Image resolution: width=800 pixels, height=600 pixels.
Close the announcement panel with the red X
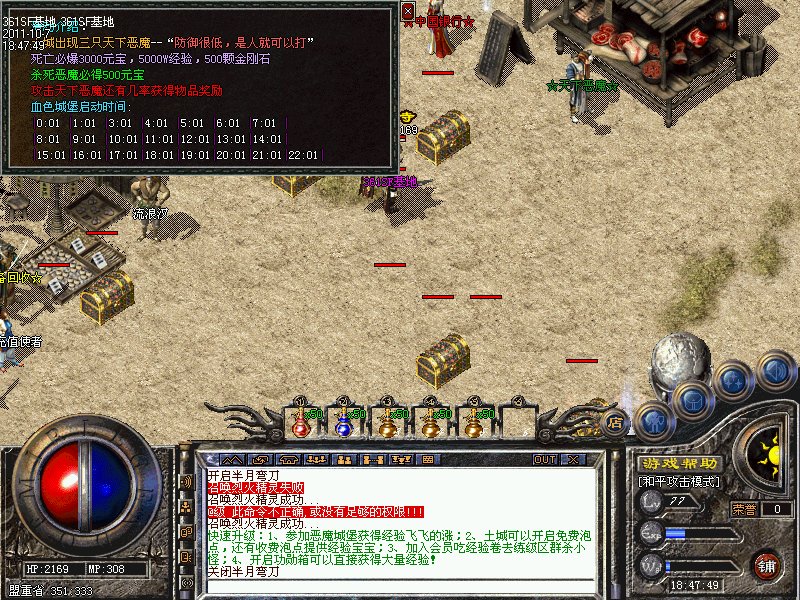click(408, 11)
